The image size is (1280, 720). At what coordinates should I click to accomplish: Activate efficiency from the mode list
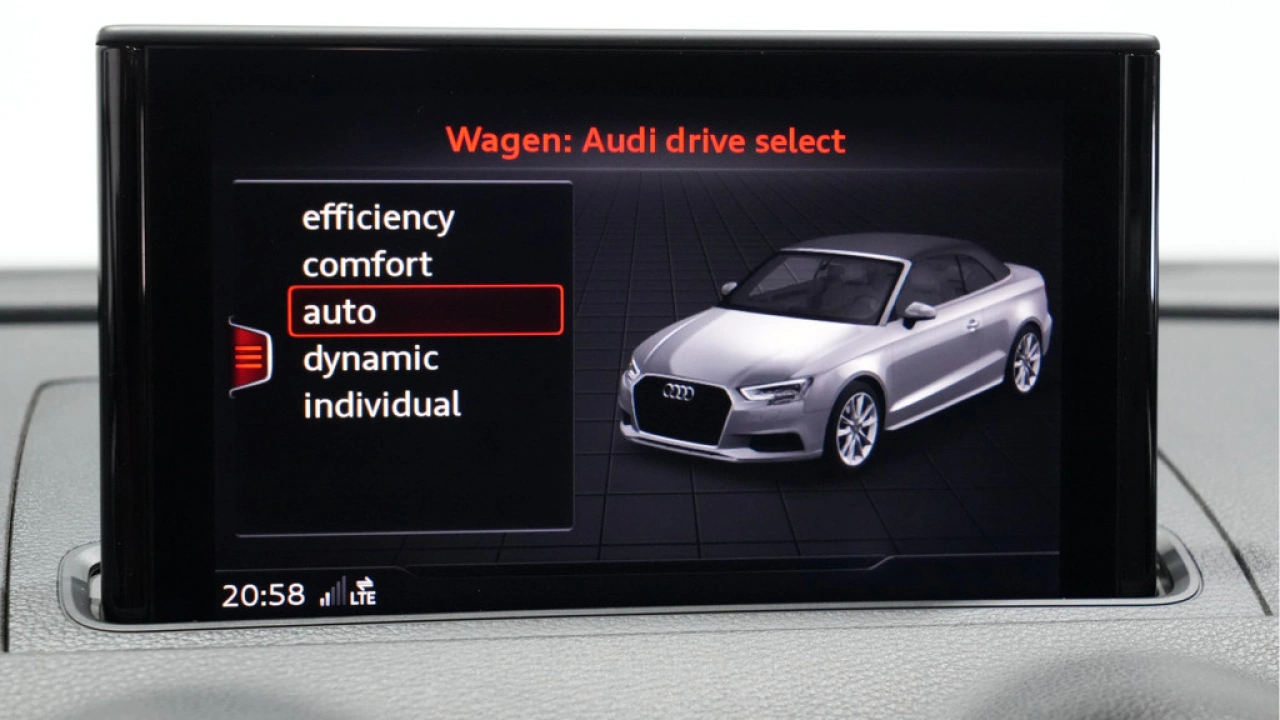[379, 217]
